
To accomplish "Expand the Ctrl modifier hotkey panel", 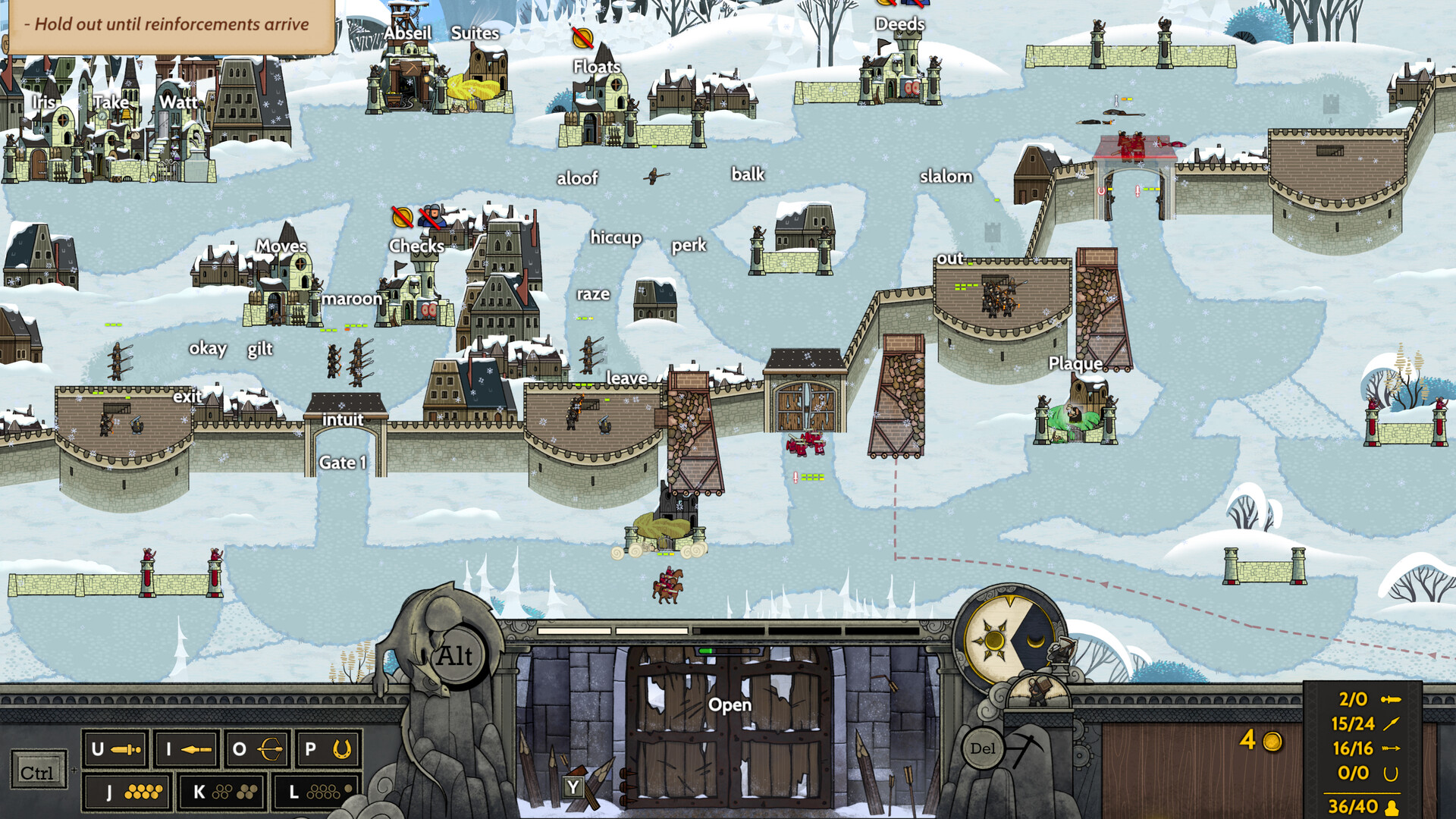I will click(x=38, y=771).
